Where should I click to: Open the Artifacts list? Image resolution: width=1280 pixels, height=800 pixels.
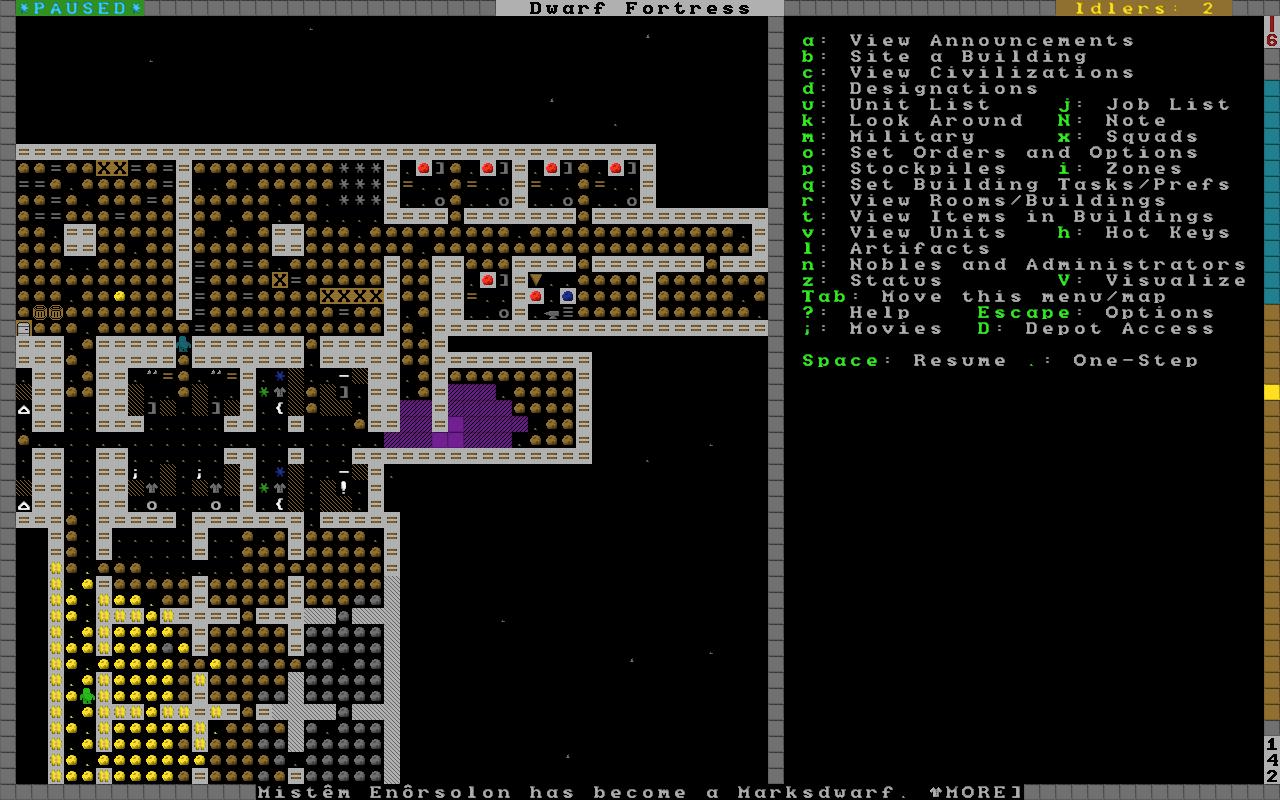[920, 249]
